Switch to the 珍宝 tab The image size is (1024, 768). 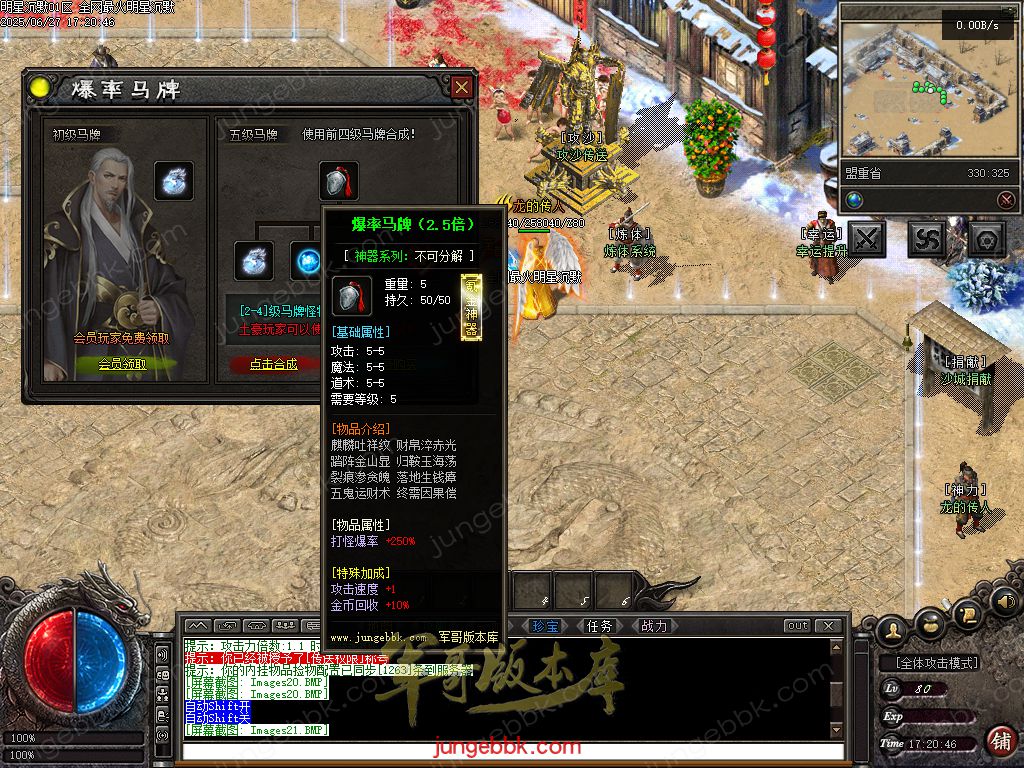546,626
